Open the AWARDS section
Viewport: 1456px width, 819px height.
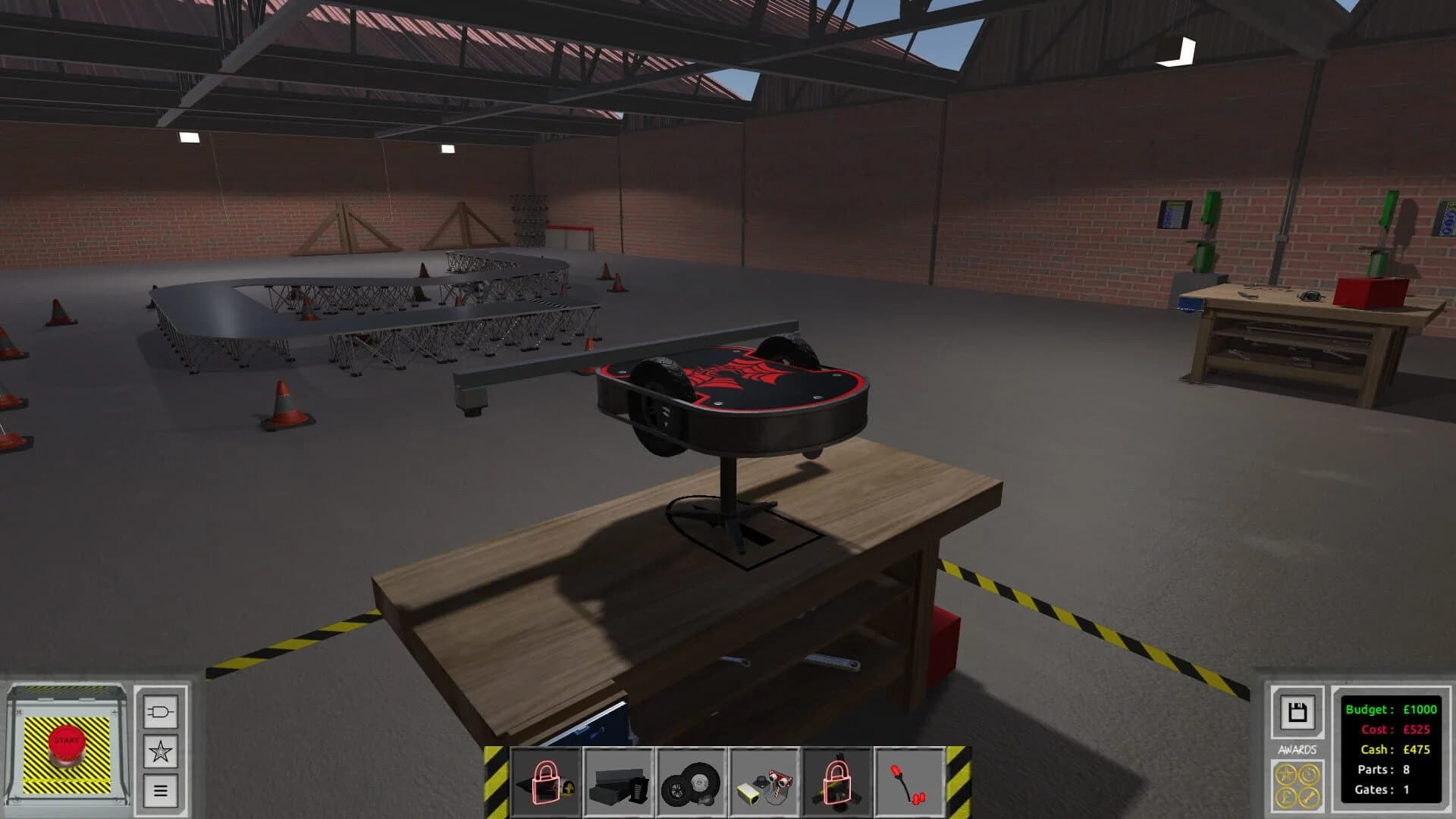point(1298,750)
